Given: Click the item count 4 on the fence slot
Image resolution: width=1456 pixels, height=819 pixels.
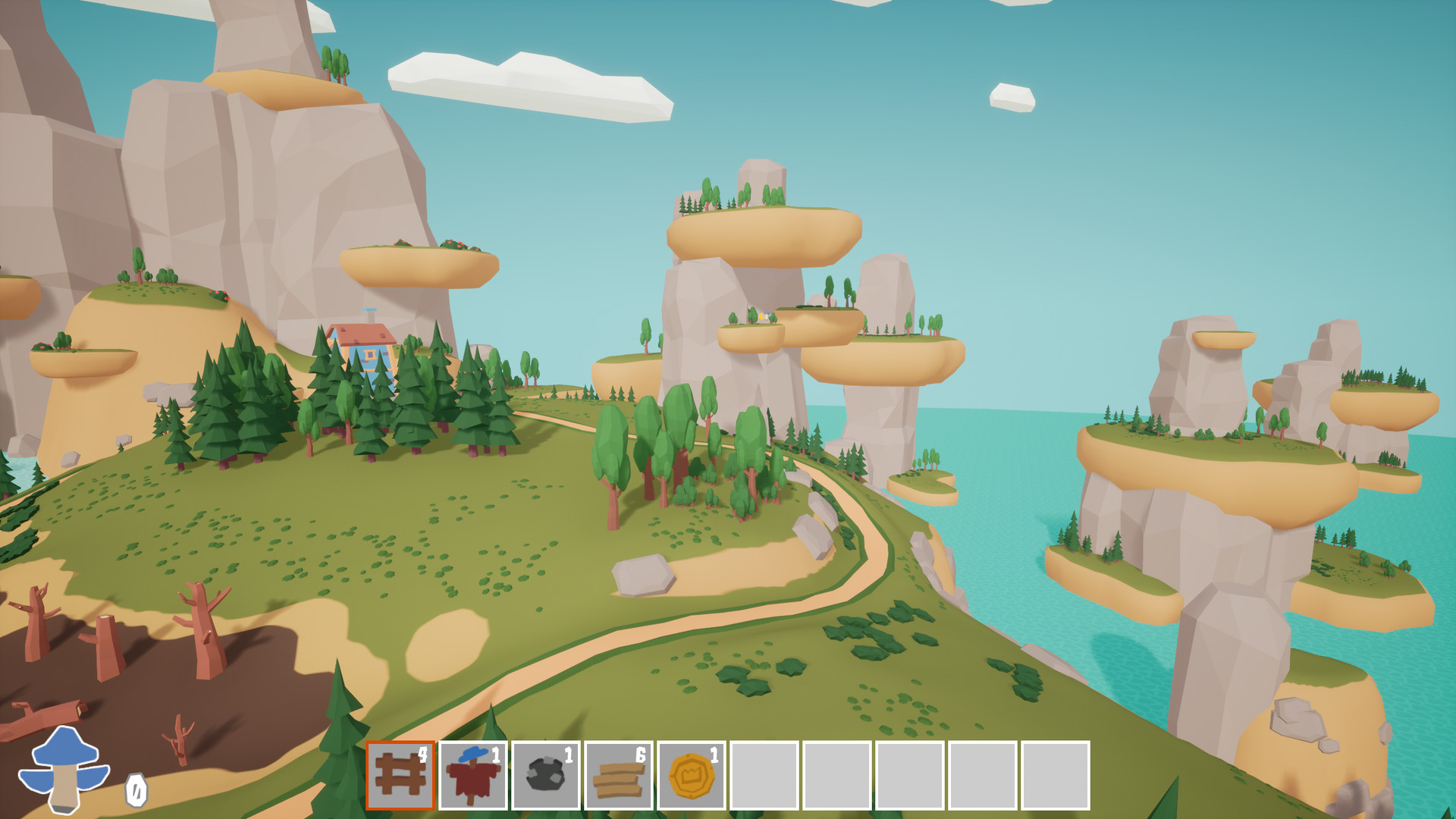Looking at the screenshot, I should (424, 754).
